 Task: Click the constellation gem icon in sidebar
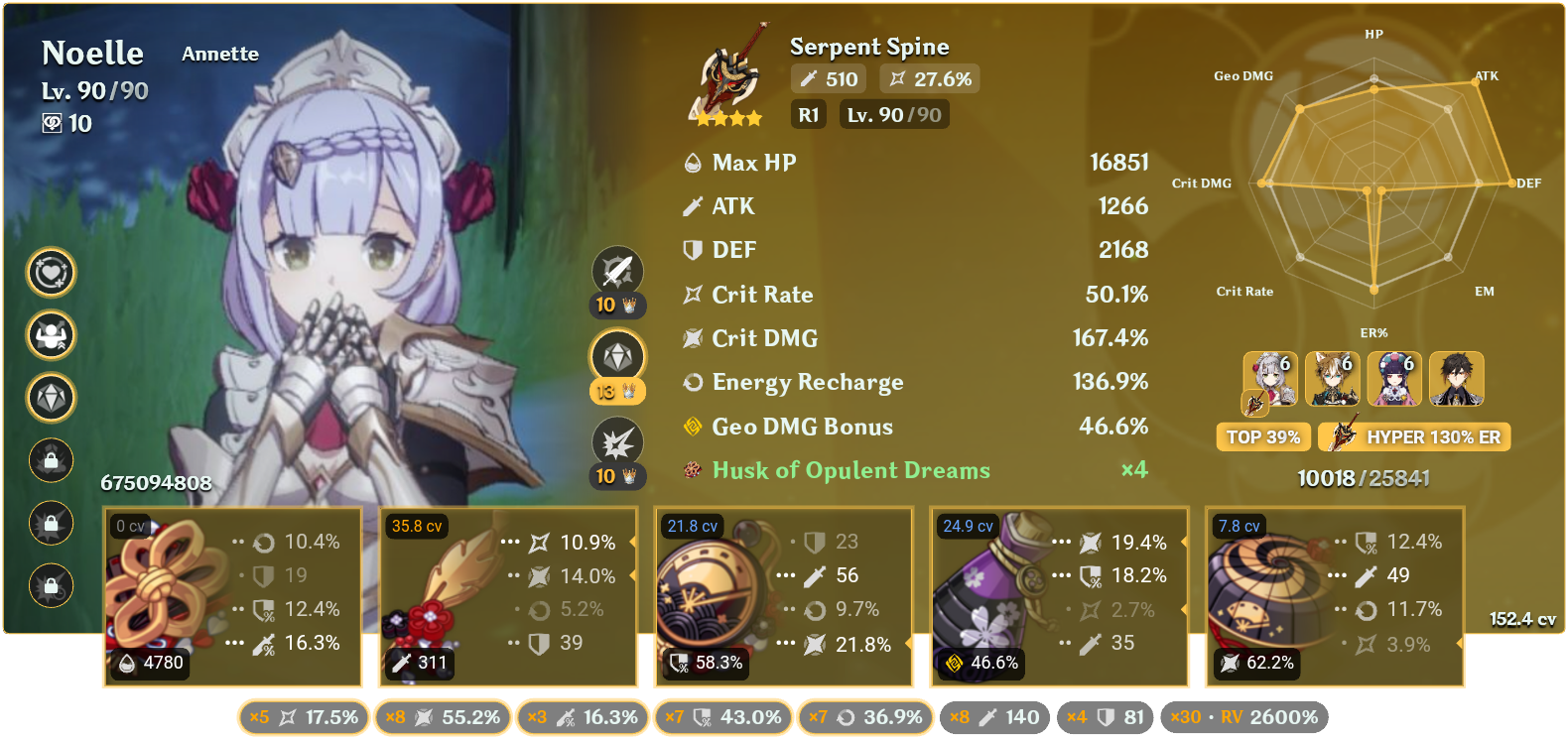point(51,398)
